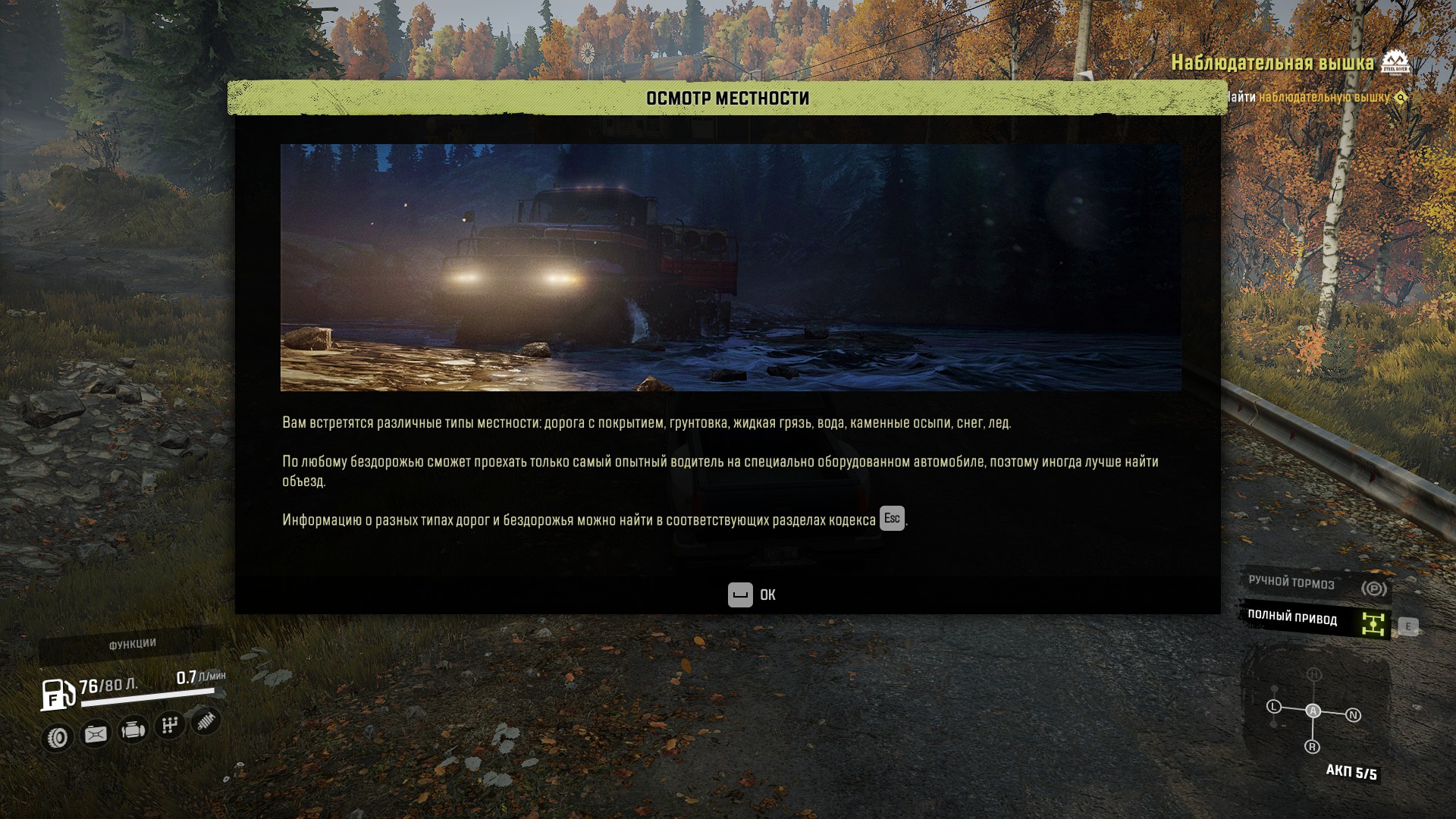1456x819 pixels.
Task: Shift the gearbox to reverse R
Action: click(1313, 747)
